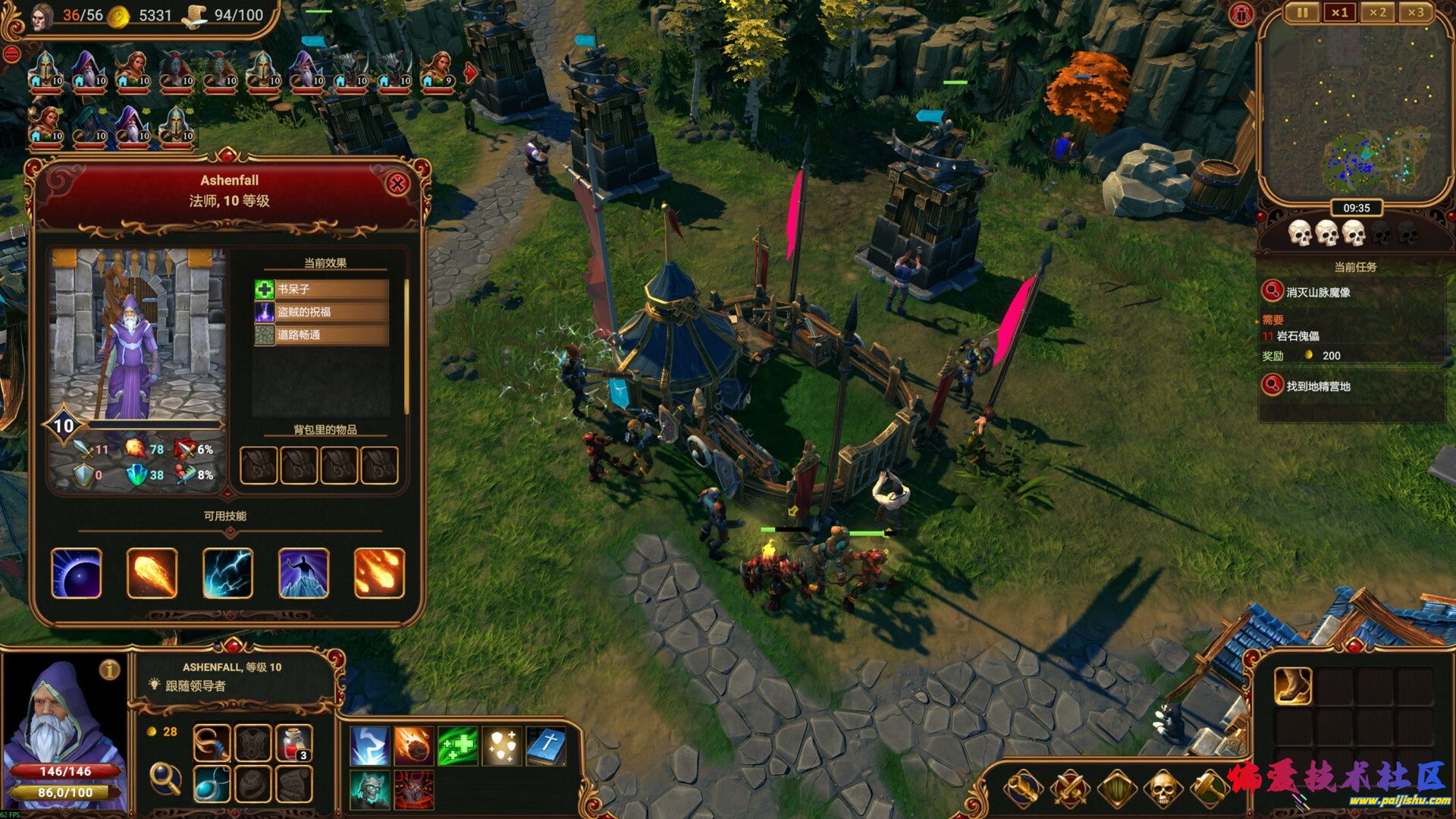This screenshot has width=1456, height=819.
Task: Pause the game
Action: (1302, 13)
